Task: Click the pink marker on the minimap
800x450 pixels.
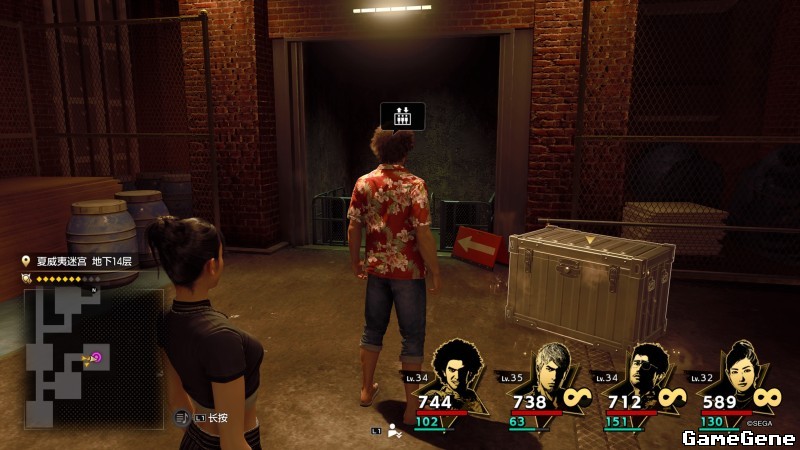Action: [x=98, y=357]
